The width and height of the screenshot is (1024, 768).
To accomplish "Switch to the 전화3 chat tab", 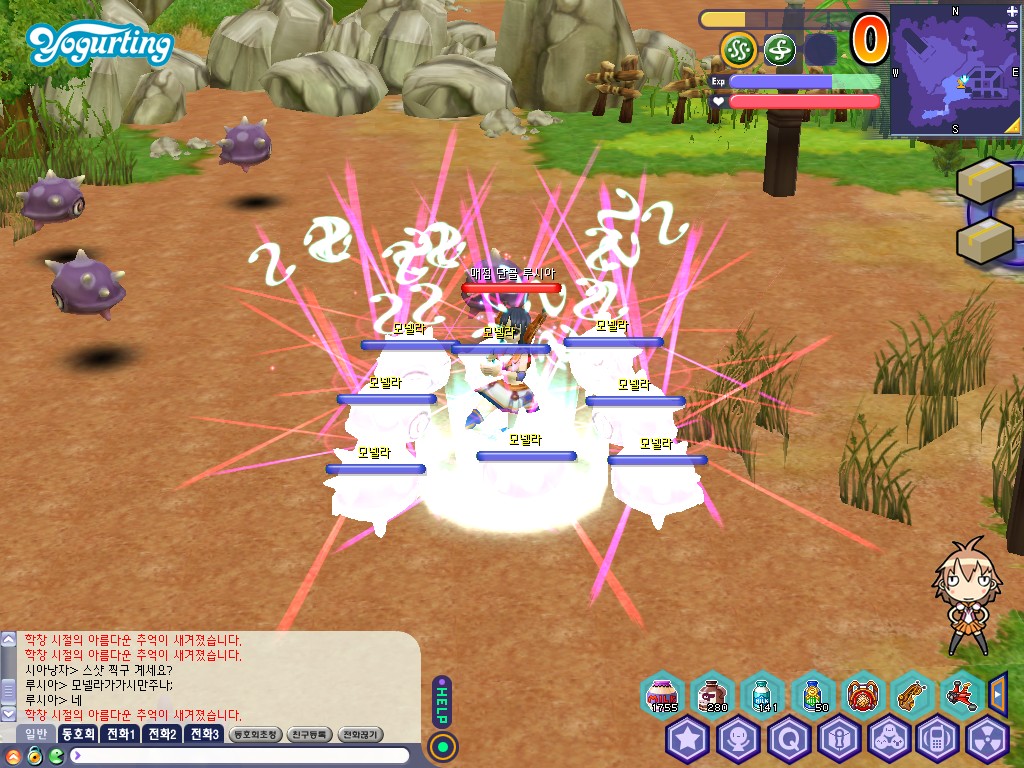I will click(x=204, y=734).
